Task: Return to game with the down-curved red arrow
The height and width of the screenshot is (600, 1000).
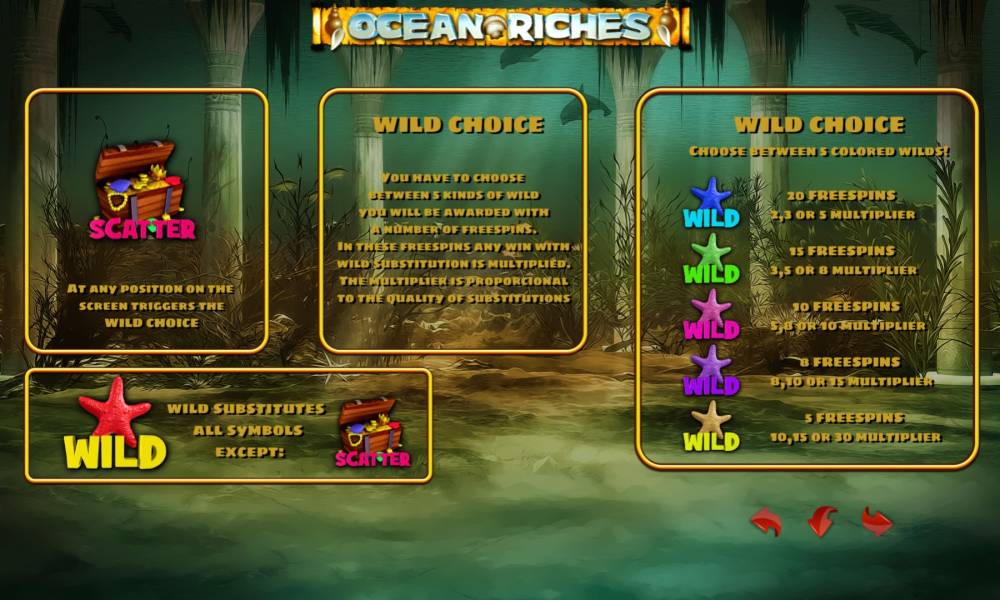Action: click(821, 521)
